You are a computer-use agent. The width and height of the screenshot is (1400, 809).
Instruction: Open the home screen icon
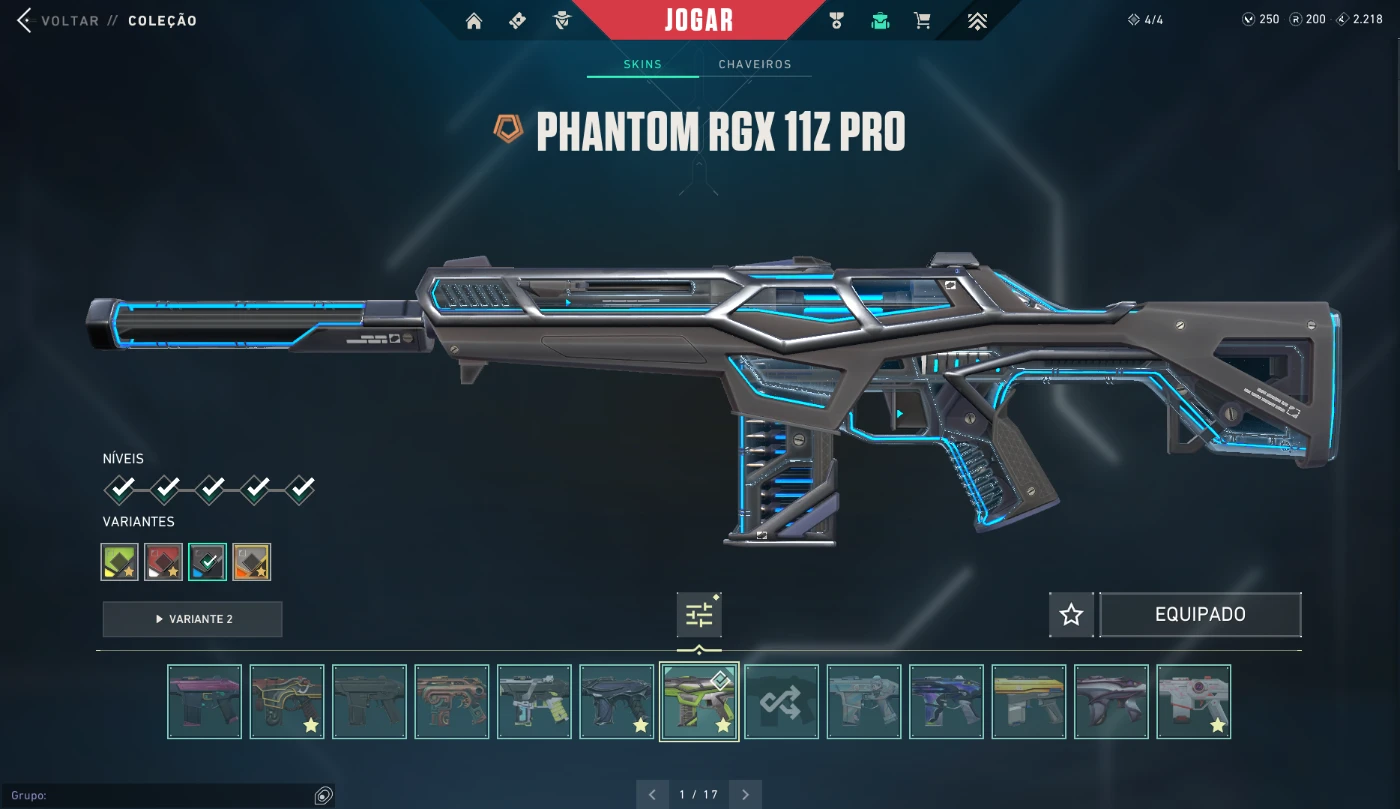[474, 21]
